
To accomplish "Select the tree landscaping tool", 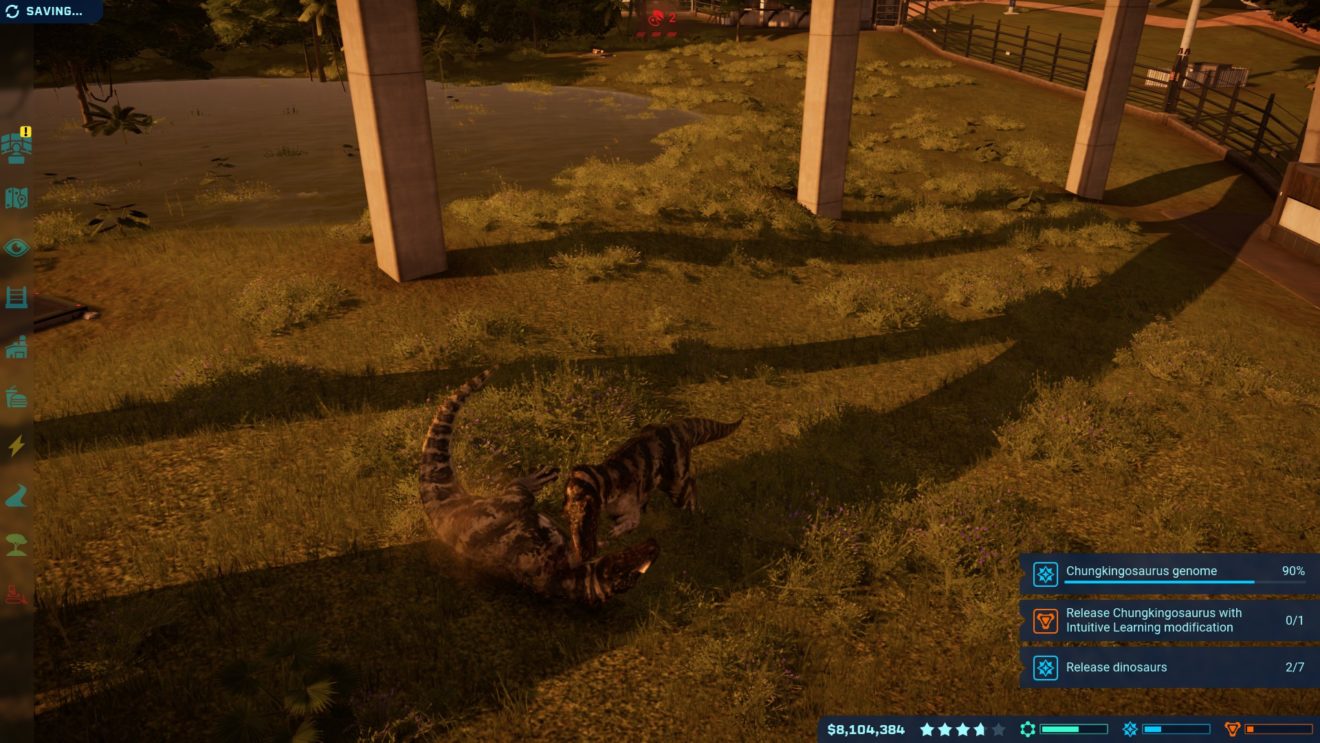I will (x=17, y=545).
